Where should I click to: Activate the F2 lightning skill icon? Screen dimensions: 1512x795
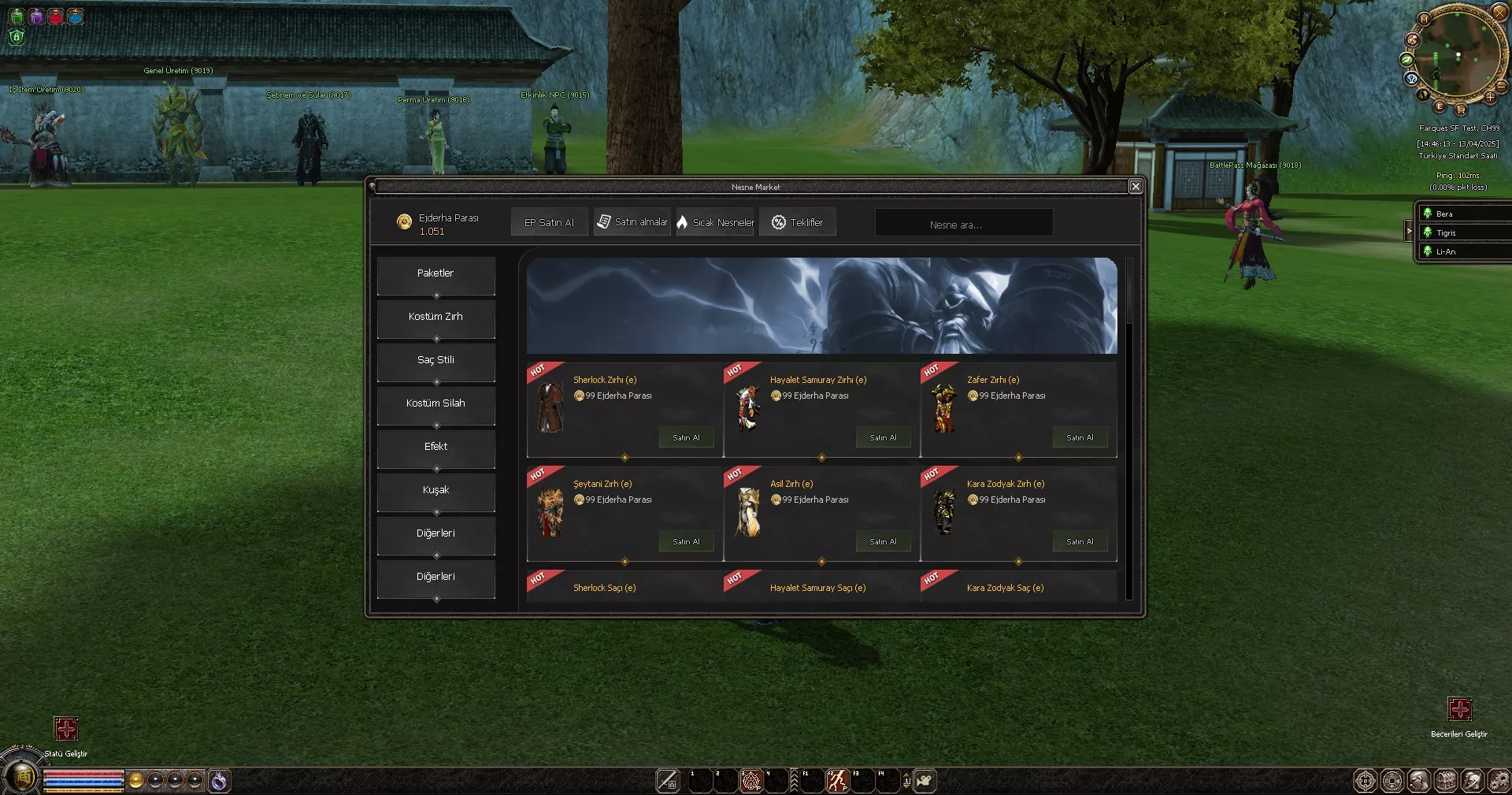click(837, 781)
